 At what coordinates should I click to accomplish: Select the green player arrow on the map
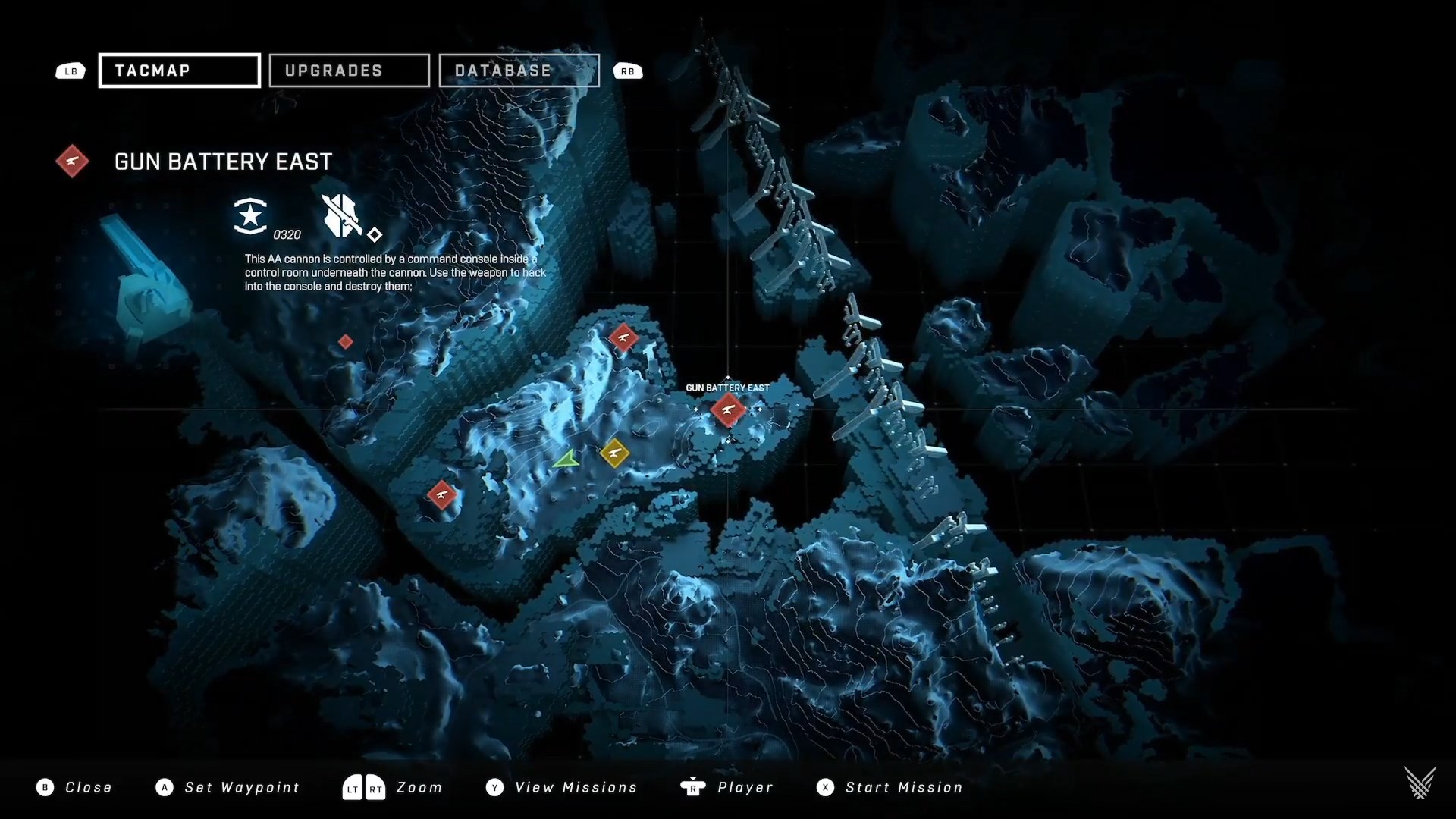(566, 460)
